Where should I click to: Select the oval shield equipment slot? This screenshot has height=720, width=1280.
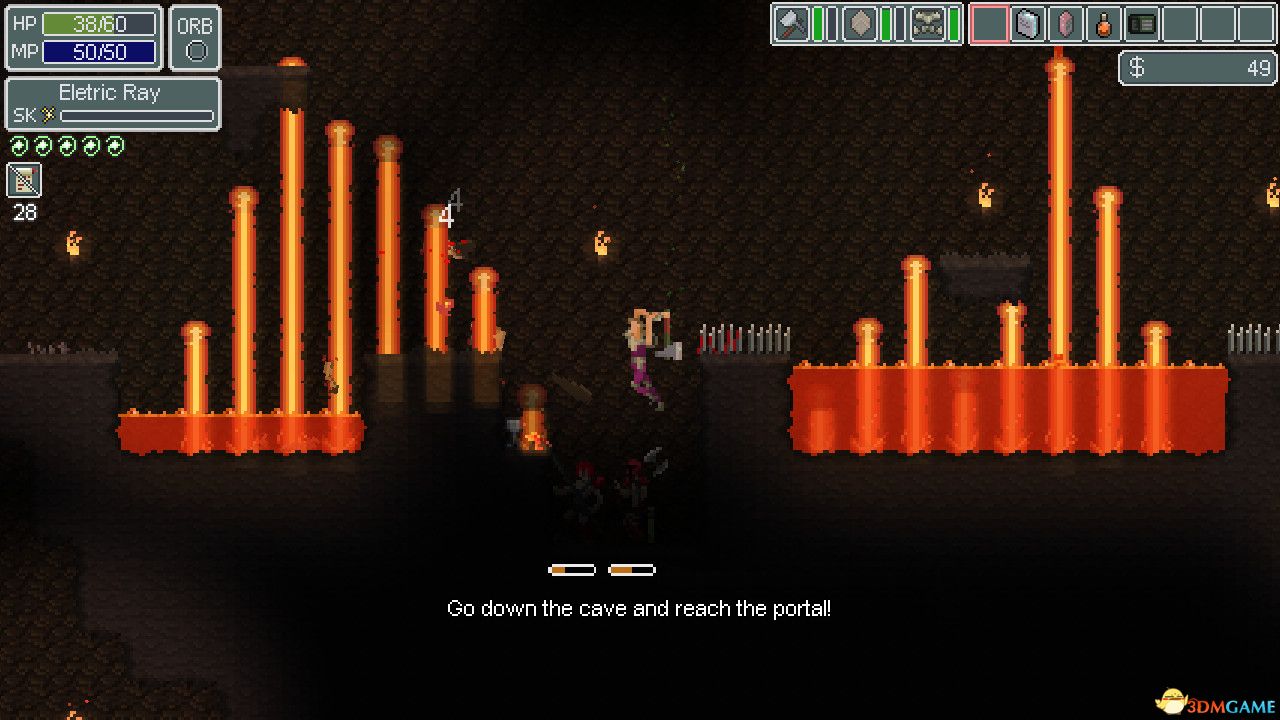click(x=859, y=24)
